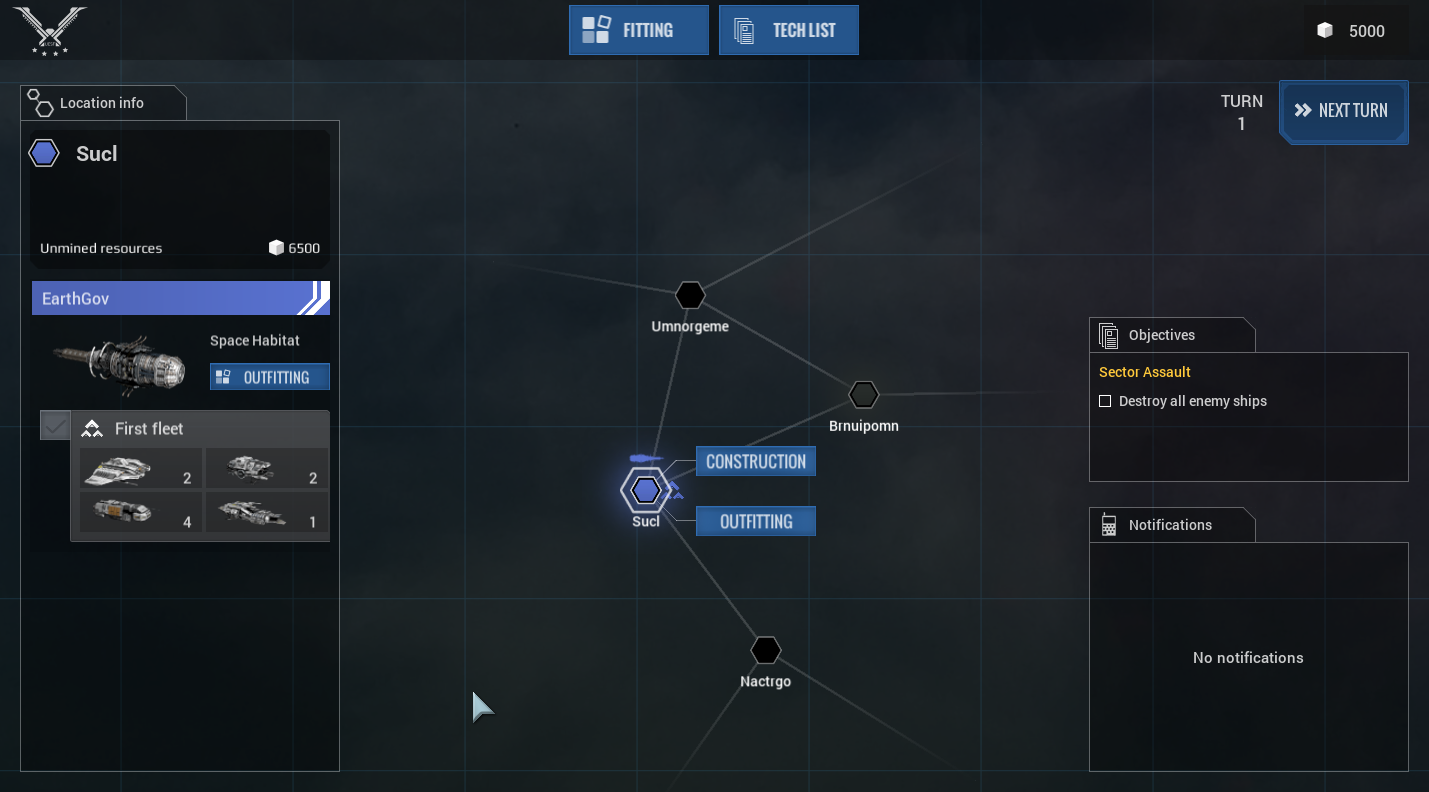The width and height of the screenshot is (1429, 792).
Task: Switch to the Location info tab
Action: click(x=102, y=103)
